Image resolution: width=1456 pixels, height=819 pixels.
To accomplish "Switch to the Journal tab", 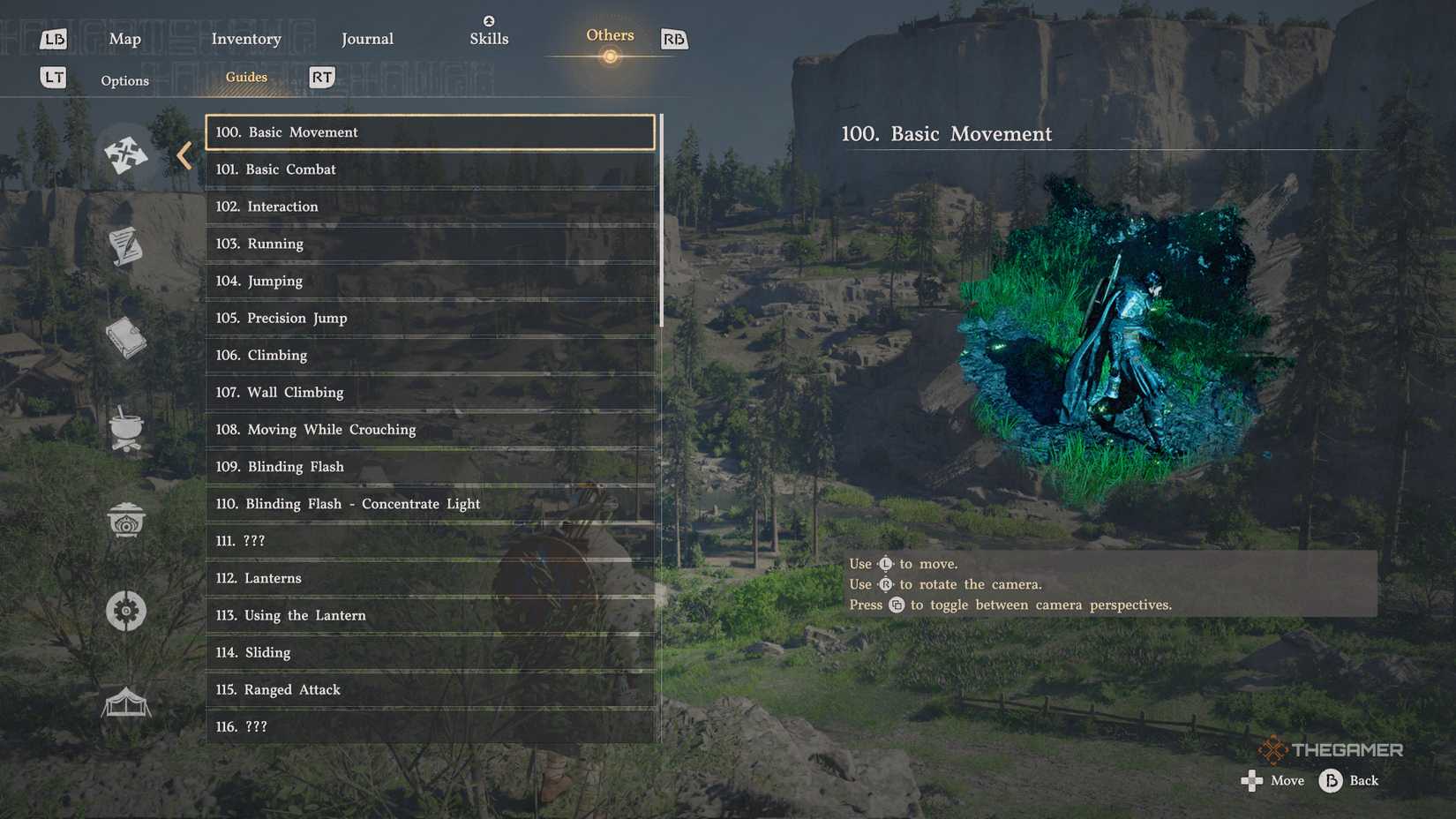I will point(367,39).
